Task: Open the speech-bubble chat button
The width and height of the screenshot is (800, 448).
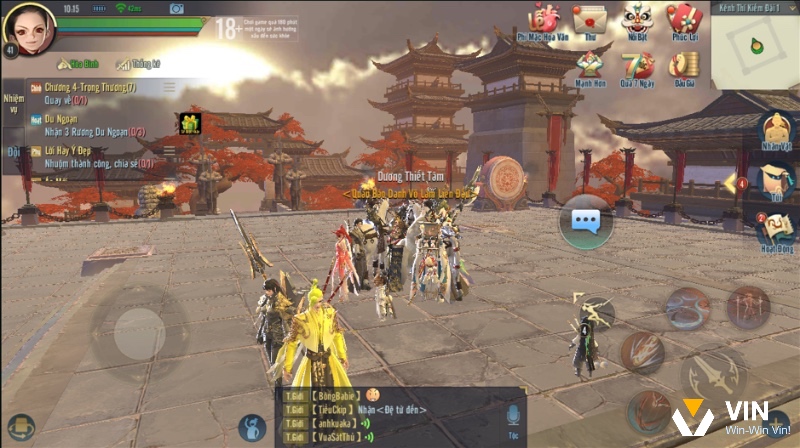Action: (x=585, y=221)
